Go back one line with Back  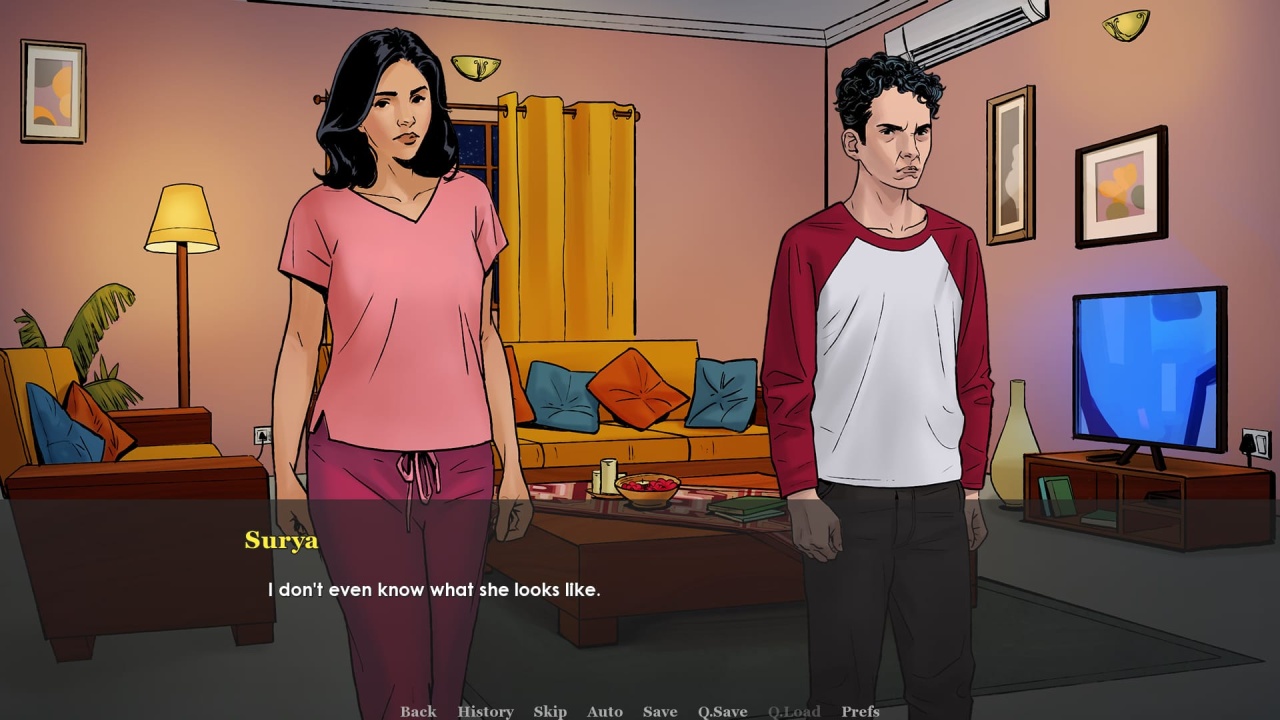tap(418, 711)
